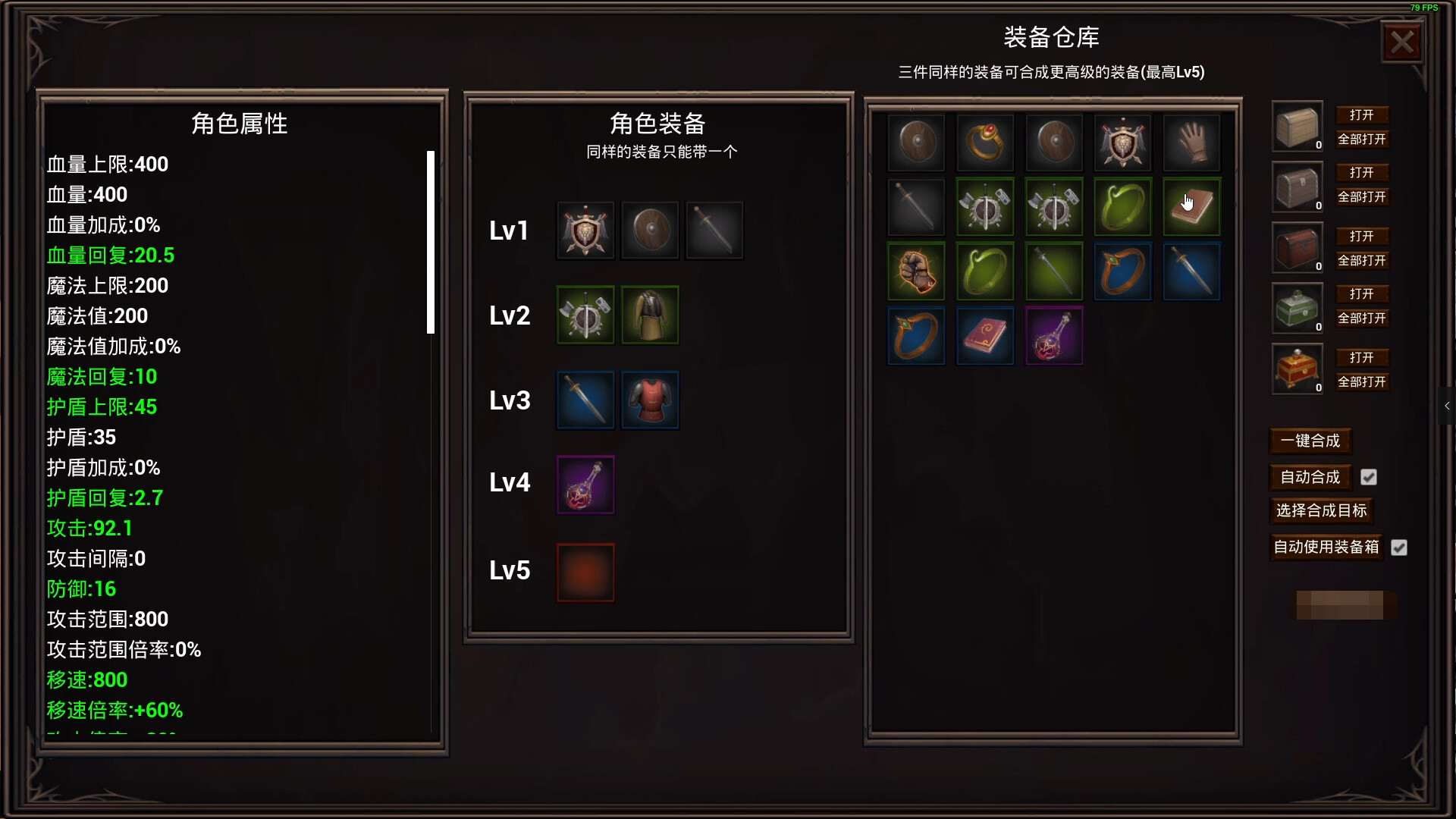Image resolution: width=1456 pixels, height=819 pixels.
Task: Select the gauntlet item in the warehouse
Action: click(x=915, y=271)
